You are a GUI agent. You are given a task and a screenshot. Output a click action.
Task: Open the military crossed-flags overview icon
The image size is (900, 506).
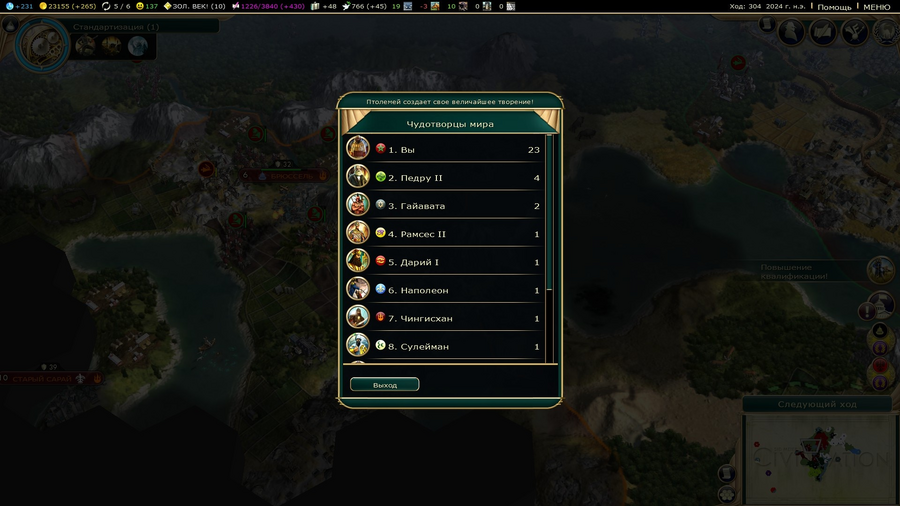point(854,32)
